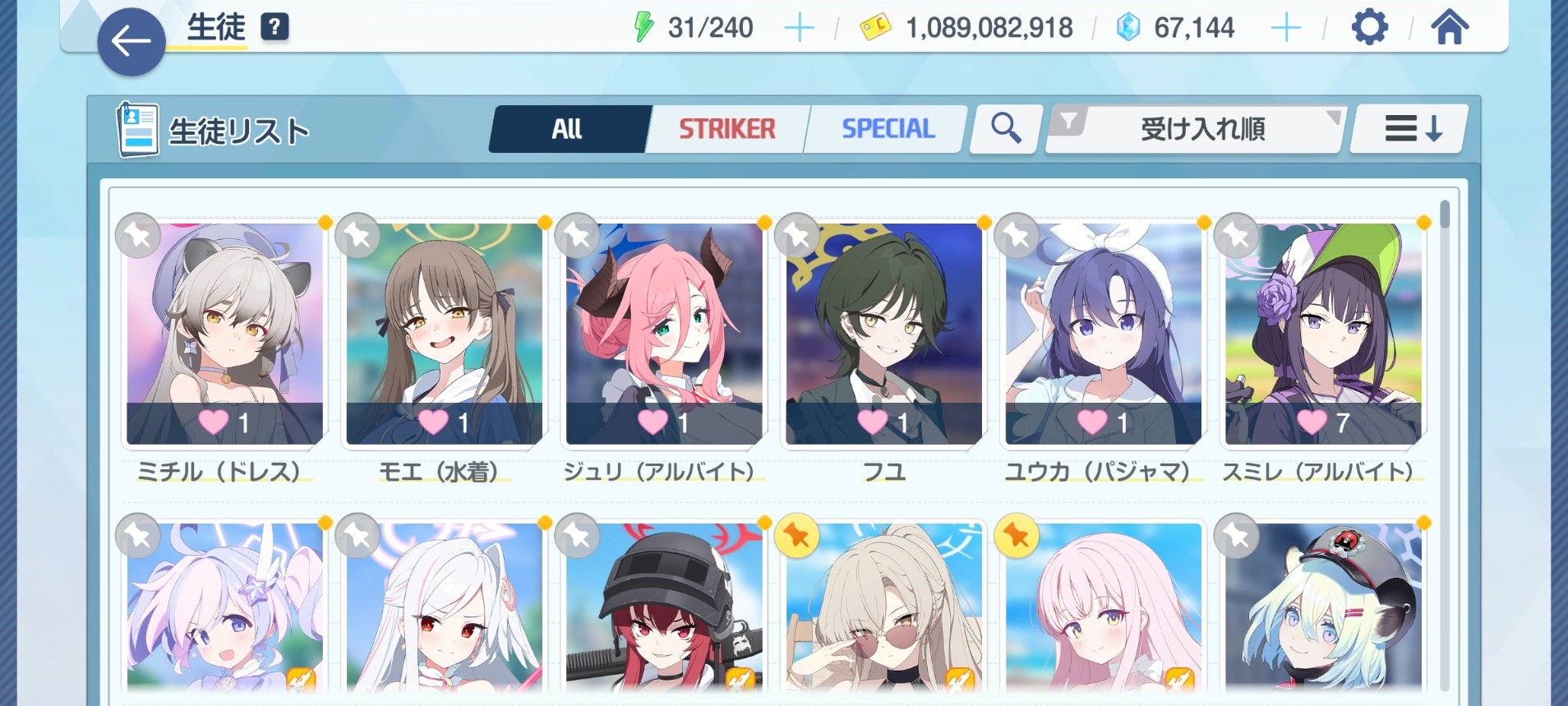
Task: Add more blue gems with plus button
Action: point(1285,28)
